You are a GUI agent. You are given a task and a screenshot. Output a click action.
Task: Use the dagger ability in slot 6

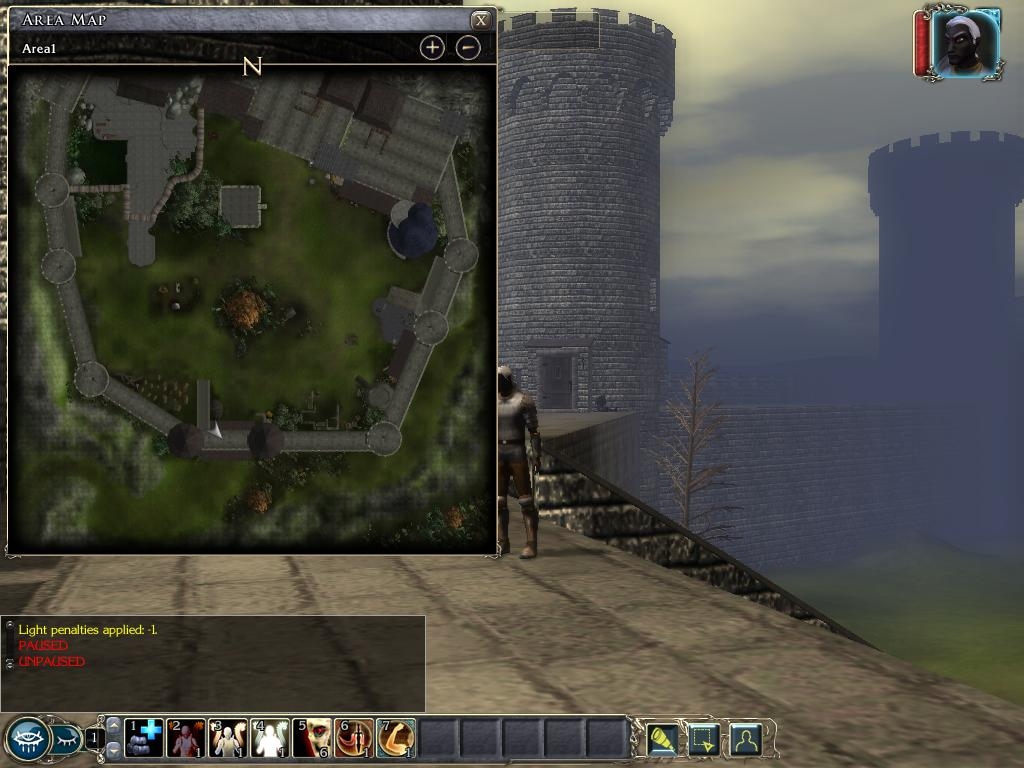[x=354, y=739]
